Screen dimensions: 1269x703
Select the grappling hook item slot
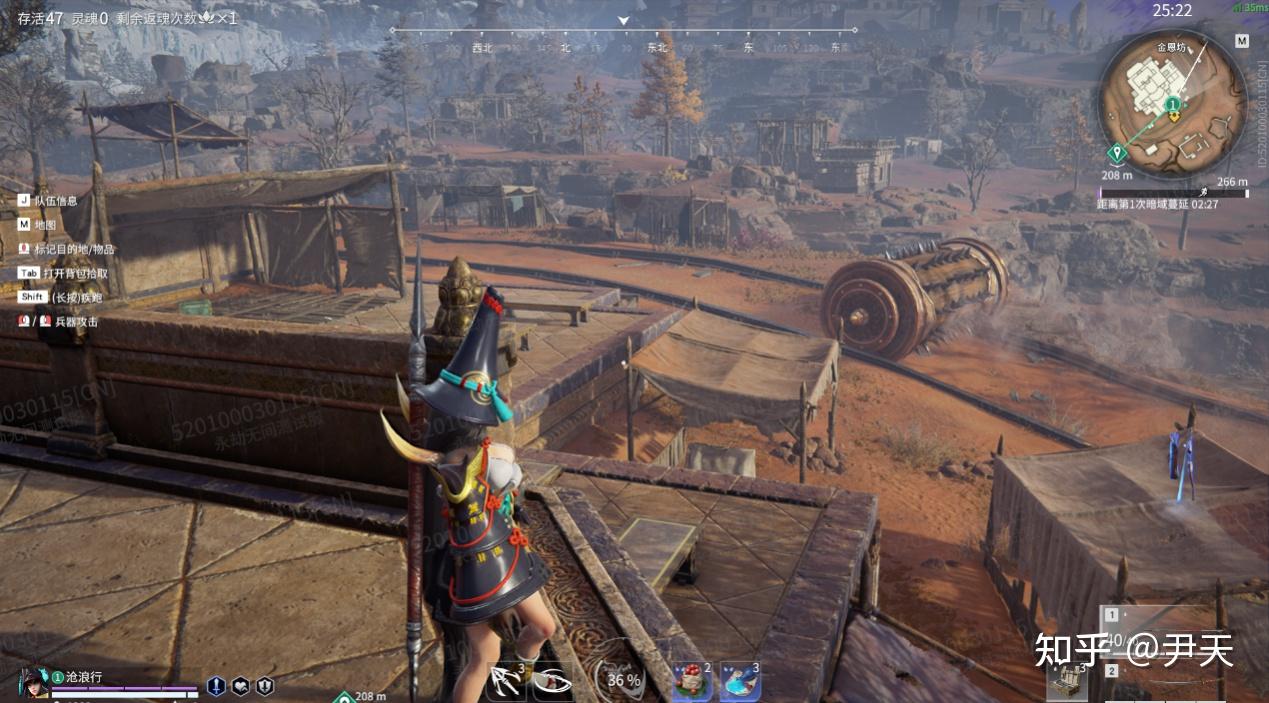[506, 682]
